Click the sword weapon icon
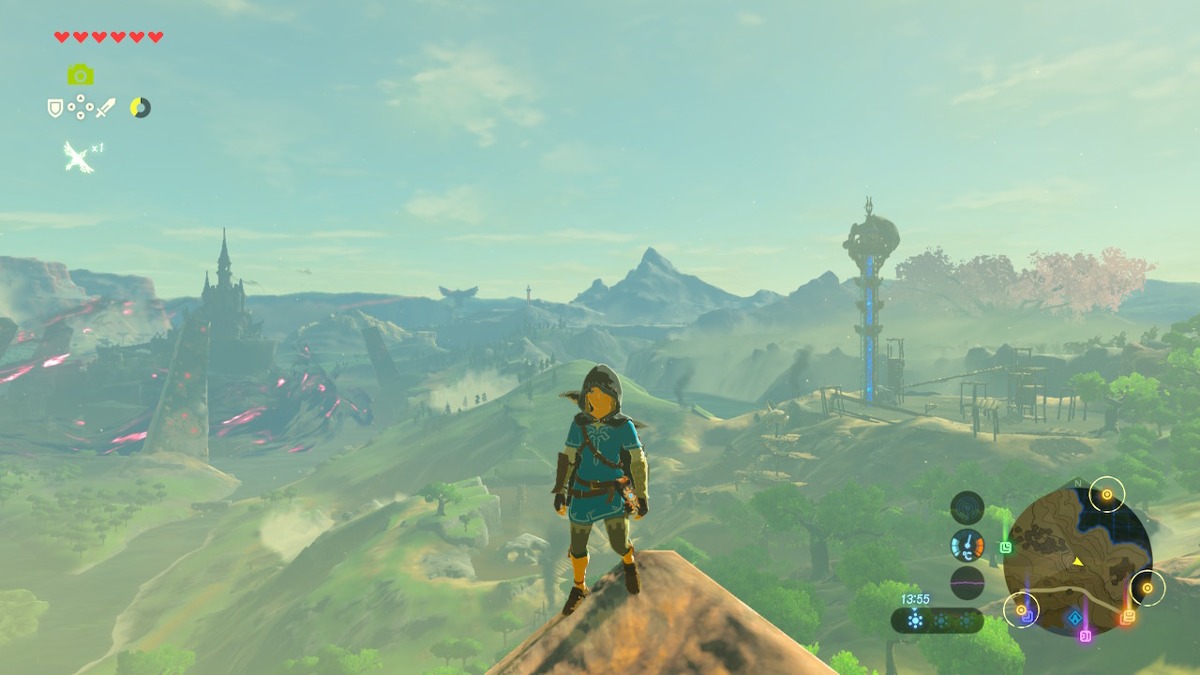 click(106, 107)
